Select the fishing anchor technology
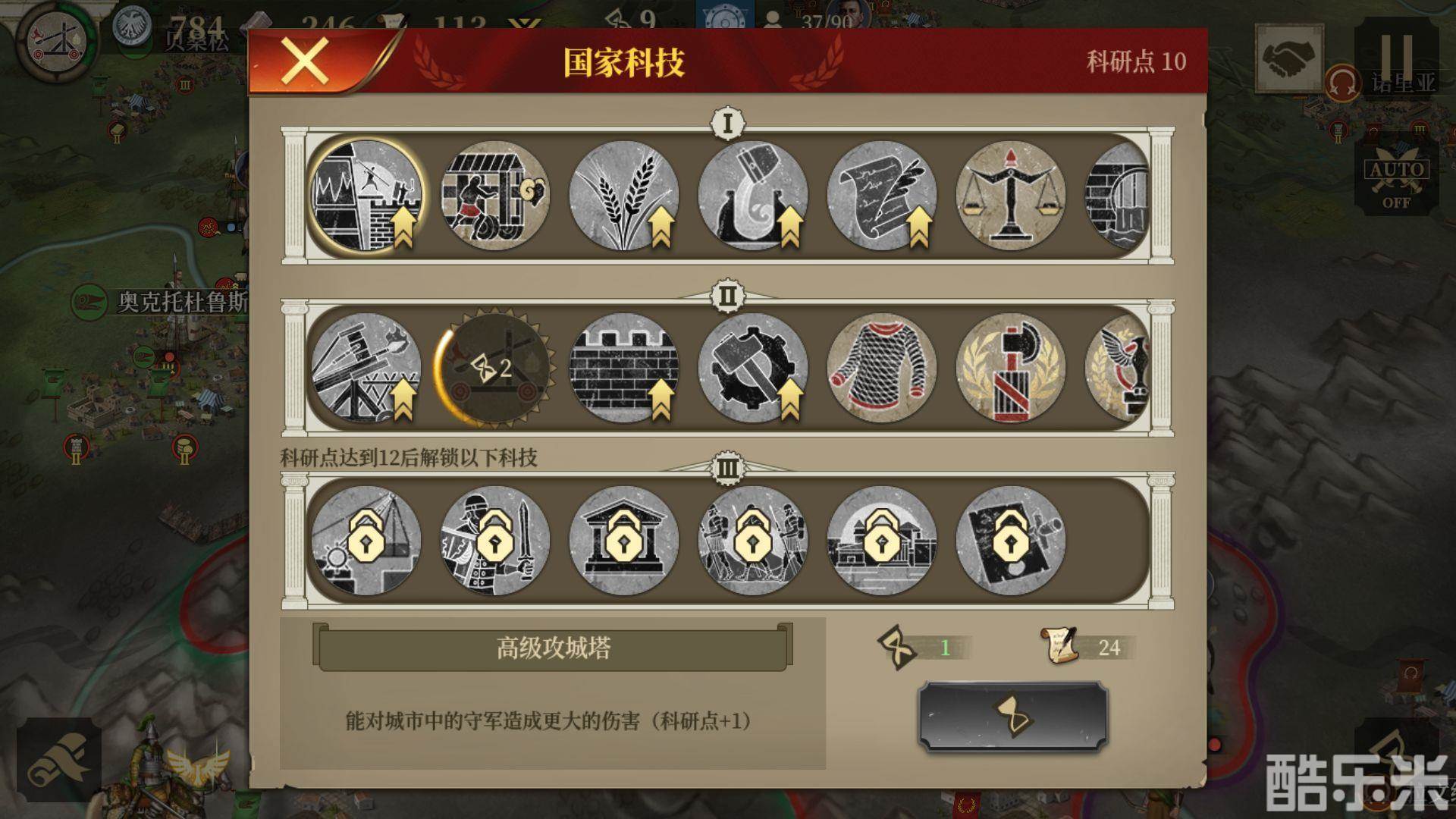The height and width of the screenshot is (819, 1456). pos(753,196)
